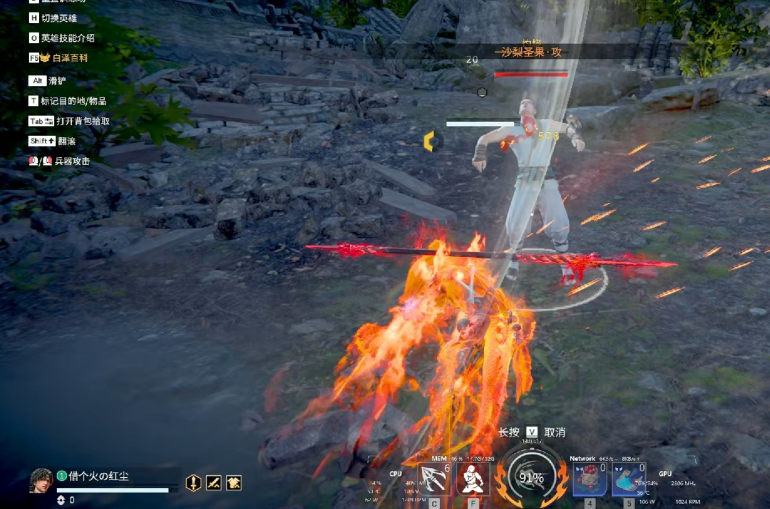
Task: Activate the red martial stance skill
Action: [473, 479]
